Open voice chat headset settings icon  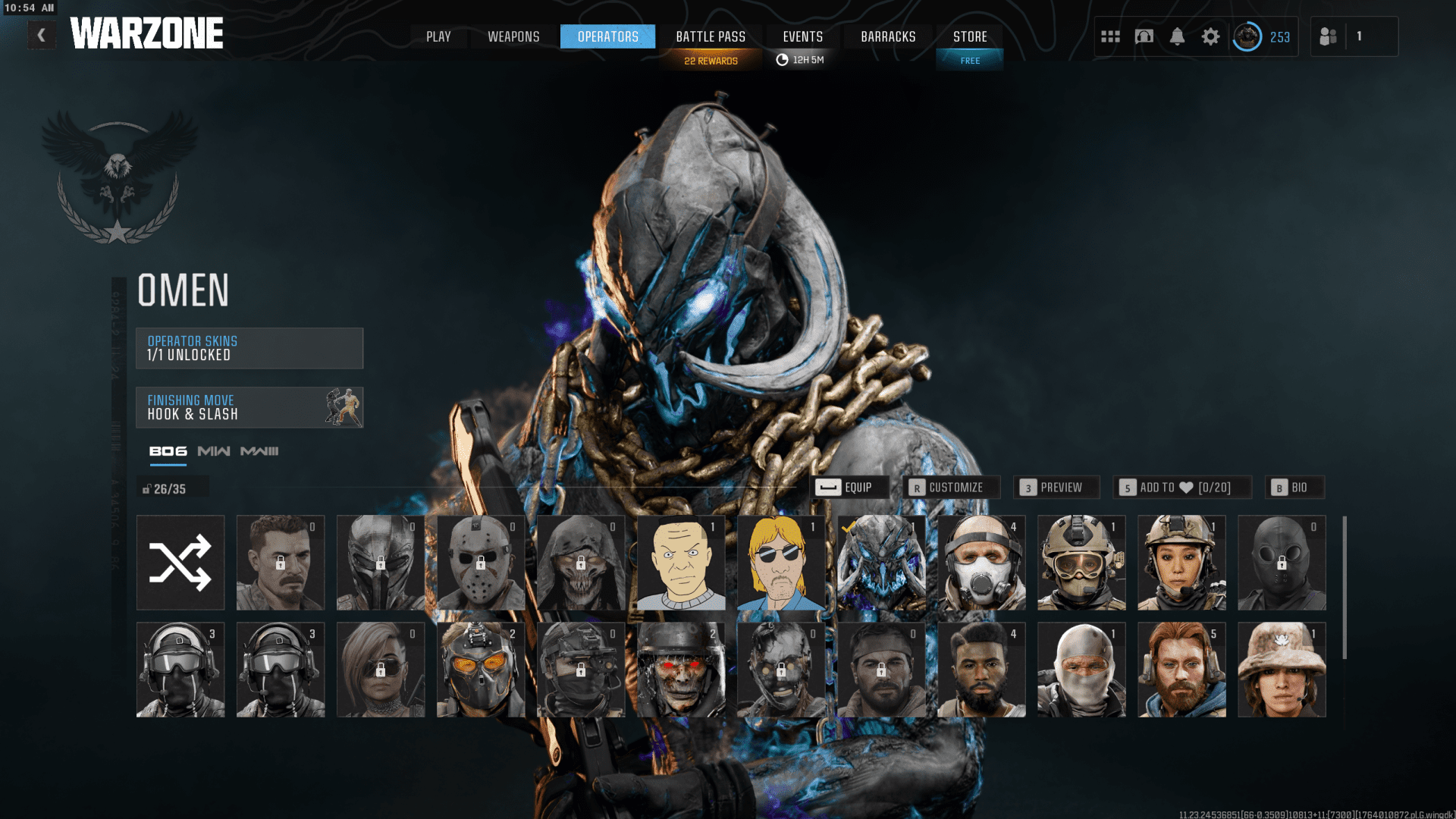1144,36
